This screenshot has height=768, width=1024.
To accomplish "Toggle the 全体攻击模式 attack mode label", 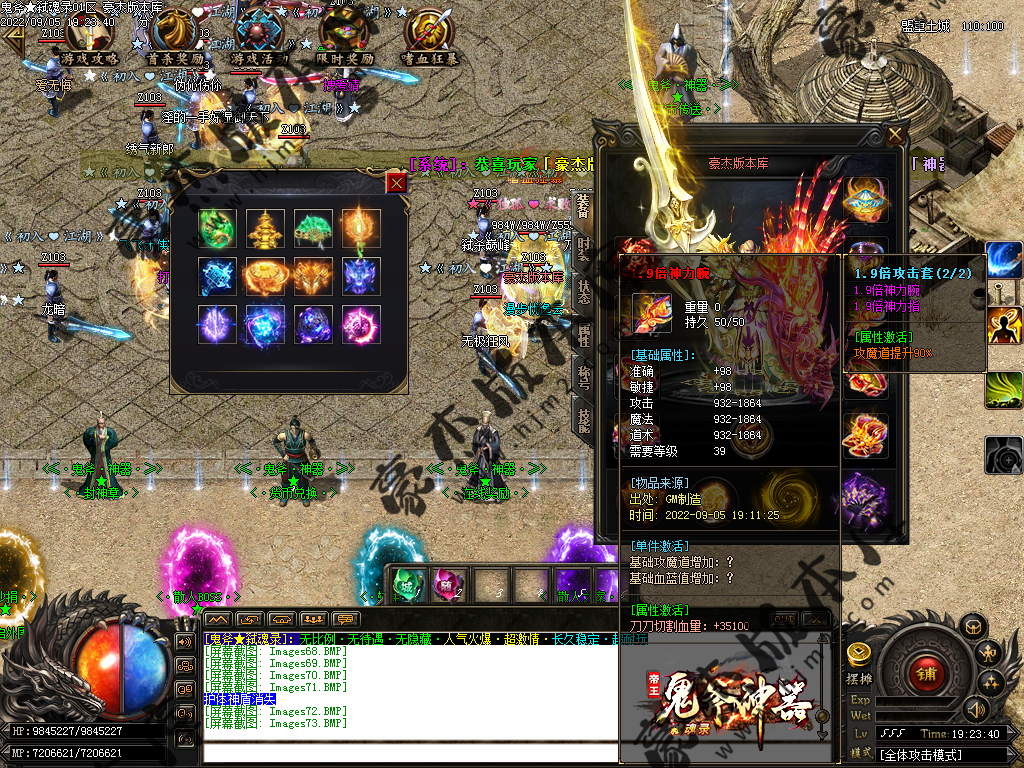I will pos(920,755).
